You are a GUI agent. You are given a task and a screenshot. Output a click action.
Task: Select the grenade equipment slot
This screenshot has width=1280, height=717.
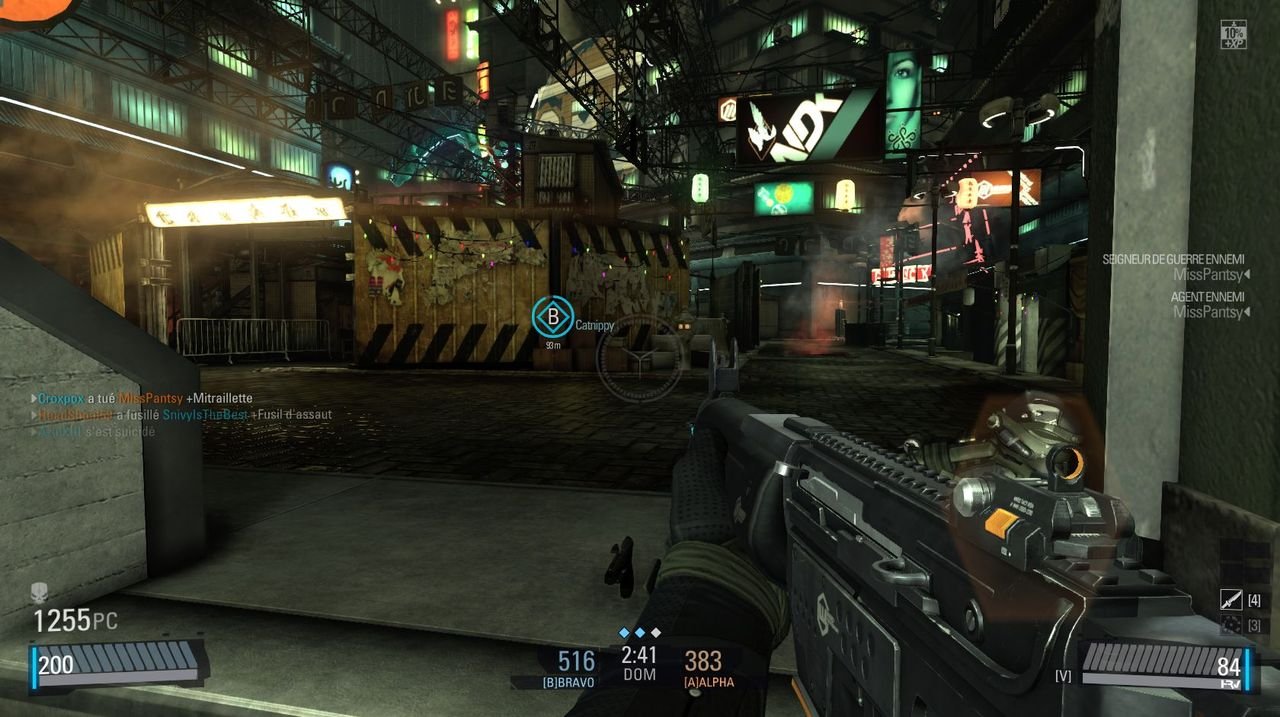(x=1231, y=625)
